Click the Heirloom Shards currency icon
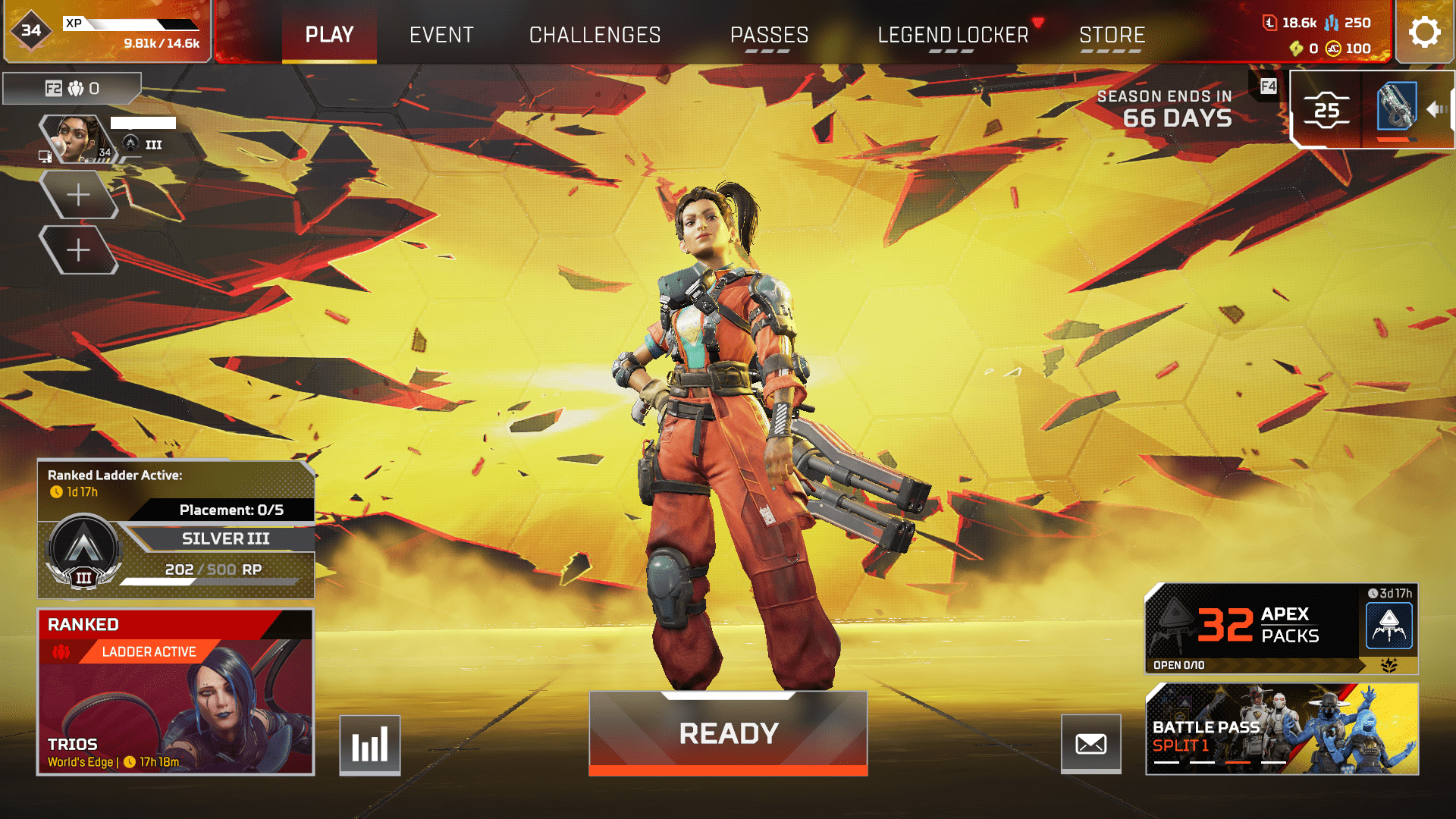 click(1296, 49)
